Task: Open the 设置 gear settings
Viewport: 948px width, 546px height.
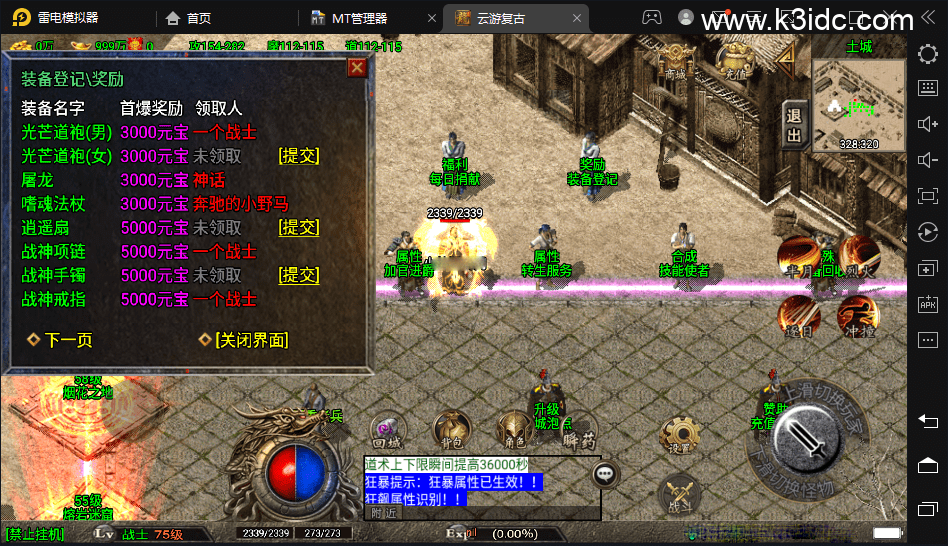Action: click(x=680, y=435)
